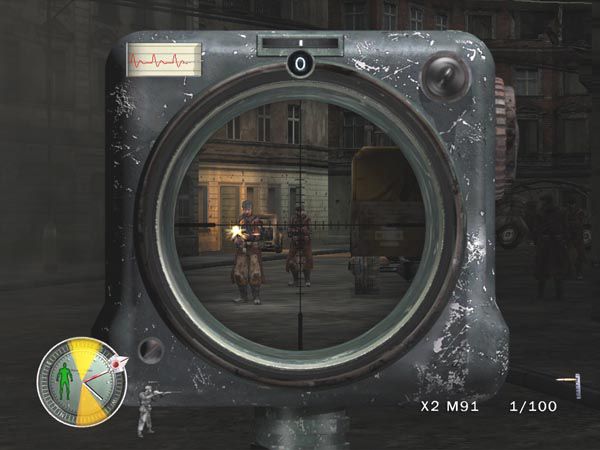
Task: Click the heartbeat monitor display
Action: pos(164,59)
